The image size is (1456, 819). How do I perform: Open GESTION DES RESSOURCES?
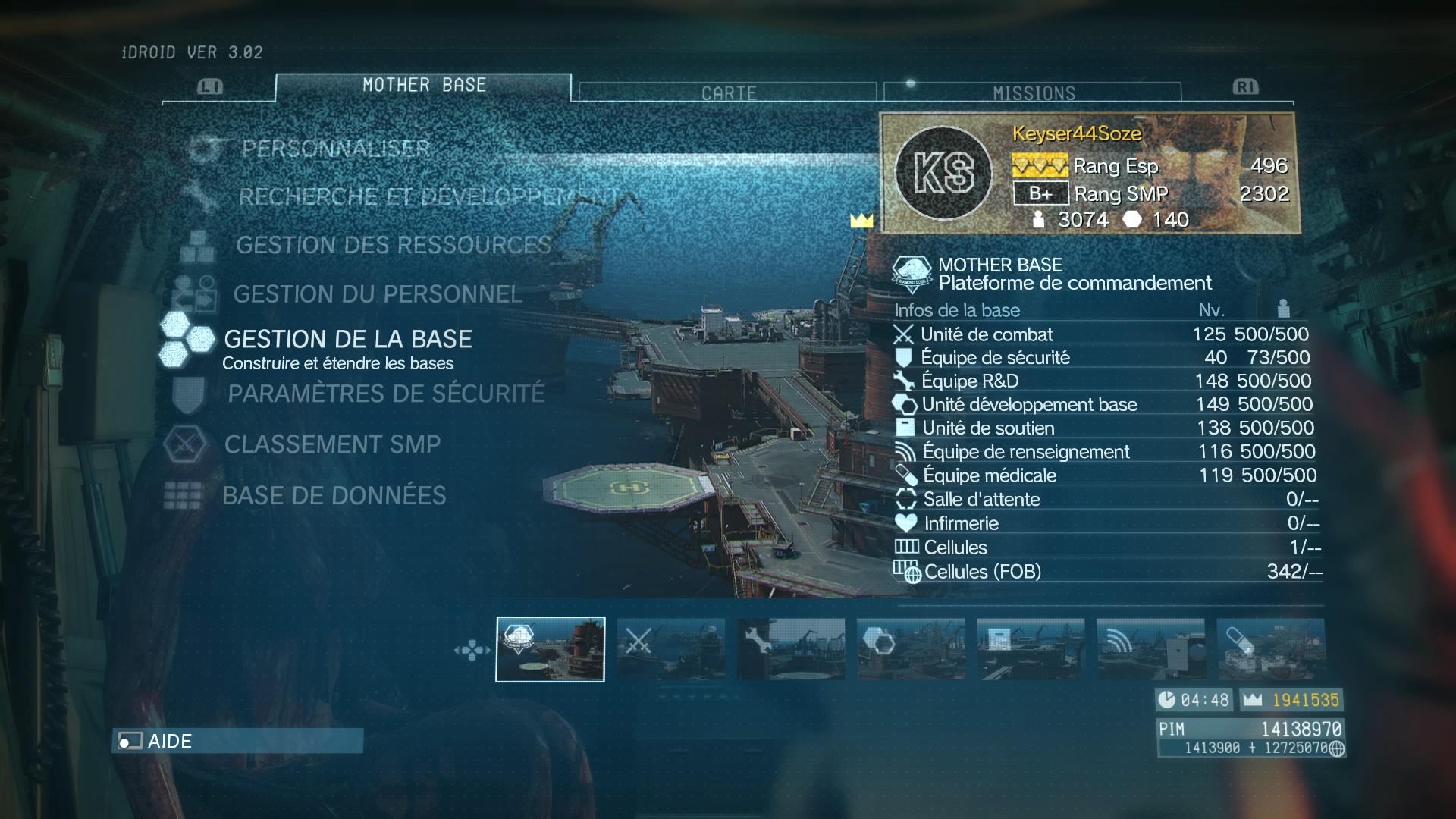pyautogui.click(x=393, y=245)
